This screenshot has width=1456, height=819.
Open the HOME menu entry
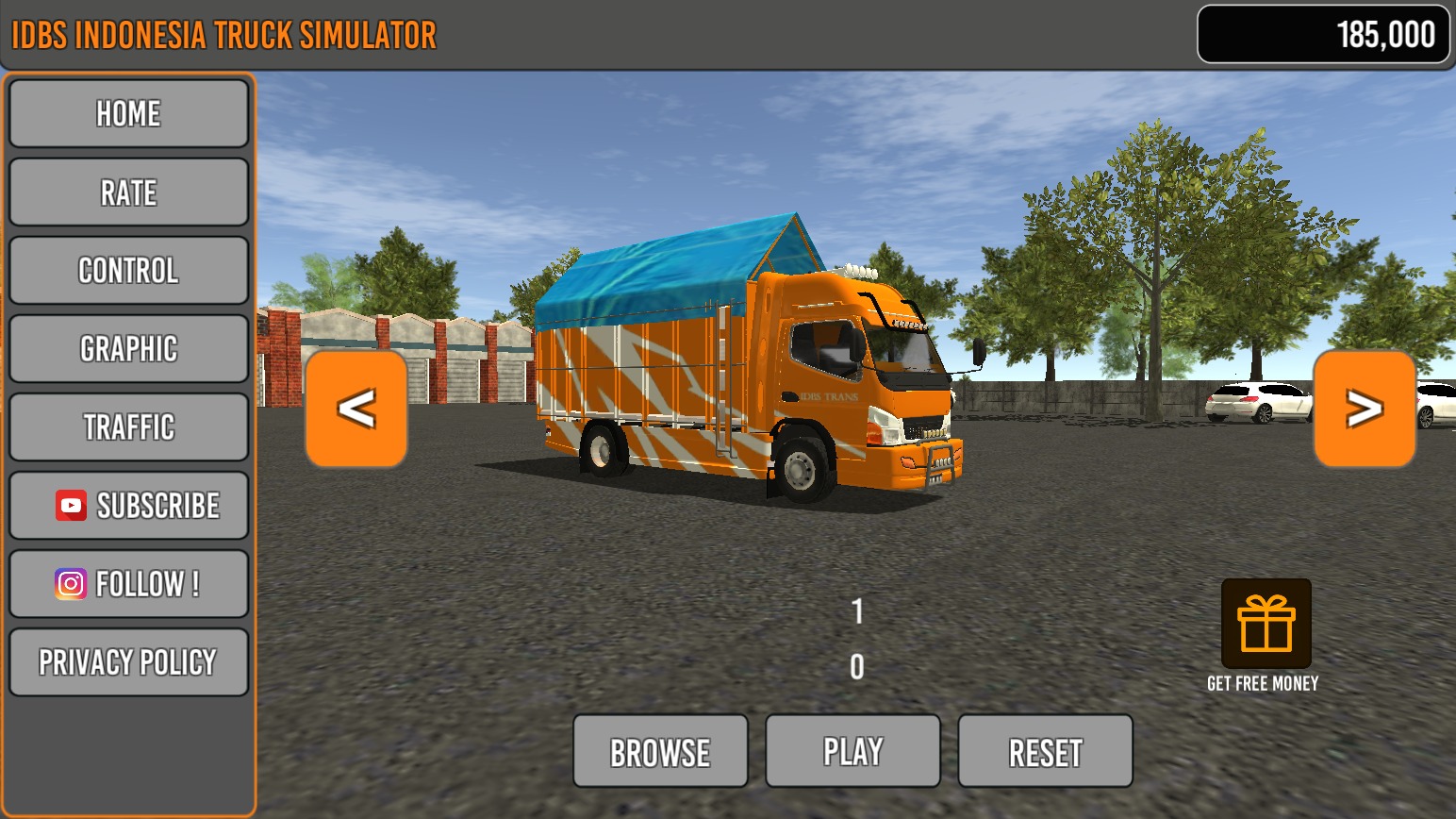[x=128, y=114]
